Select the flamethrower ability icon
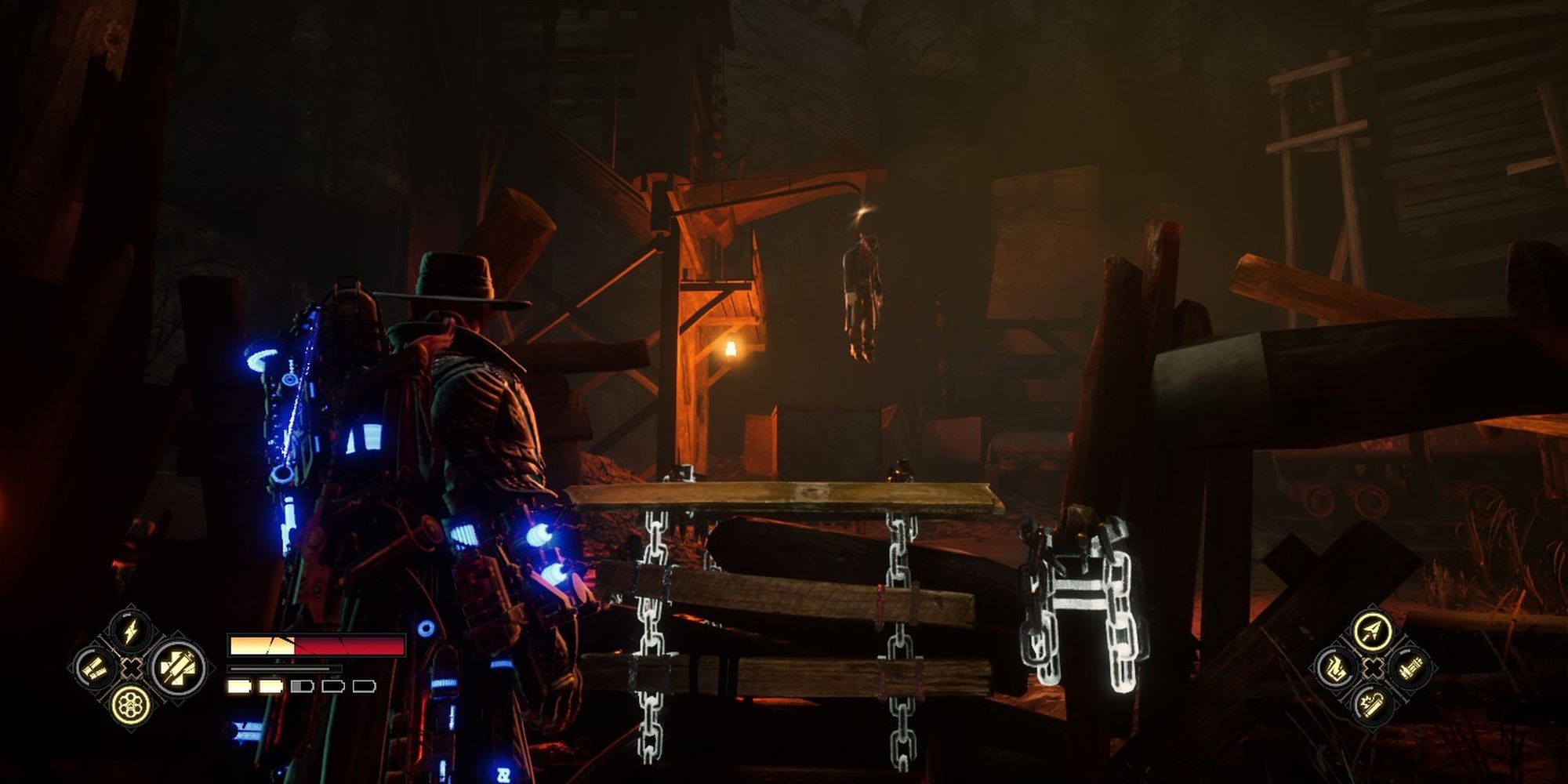 tap(1335, 668)
